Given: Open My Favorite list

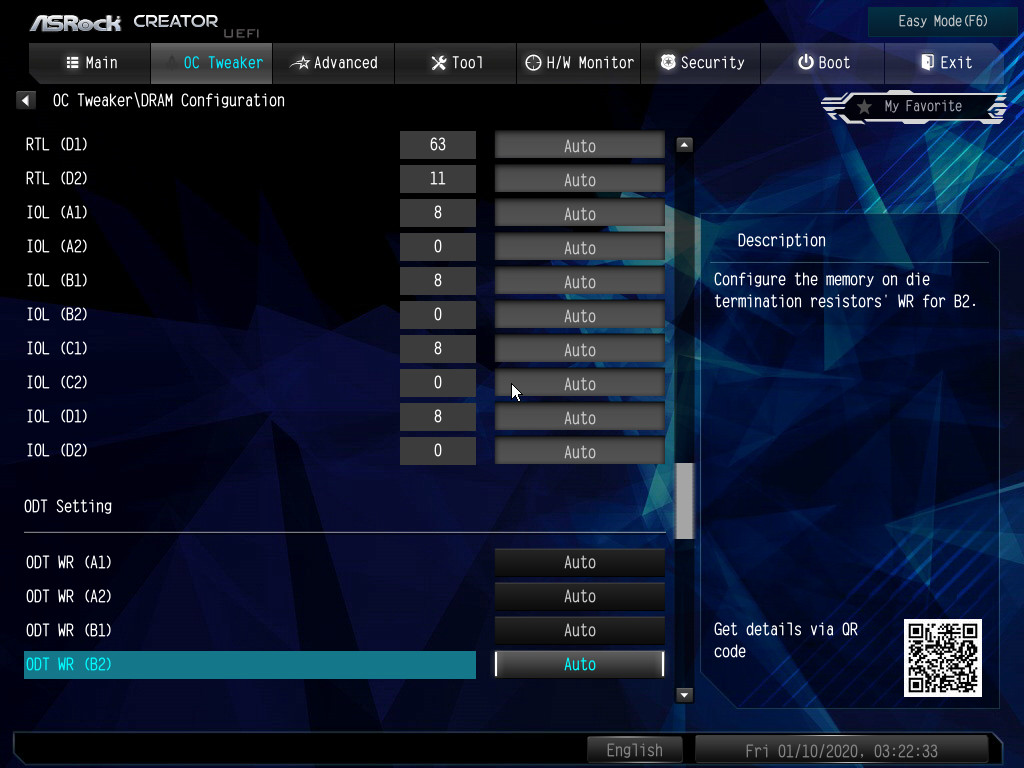Looking at the screenshot, I should [x=914, y=106].
